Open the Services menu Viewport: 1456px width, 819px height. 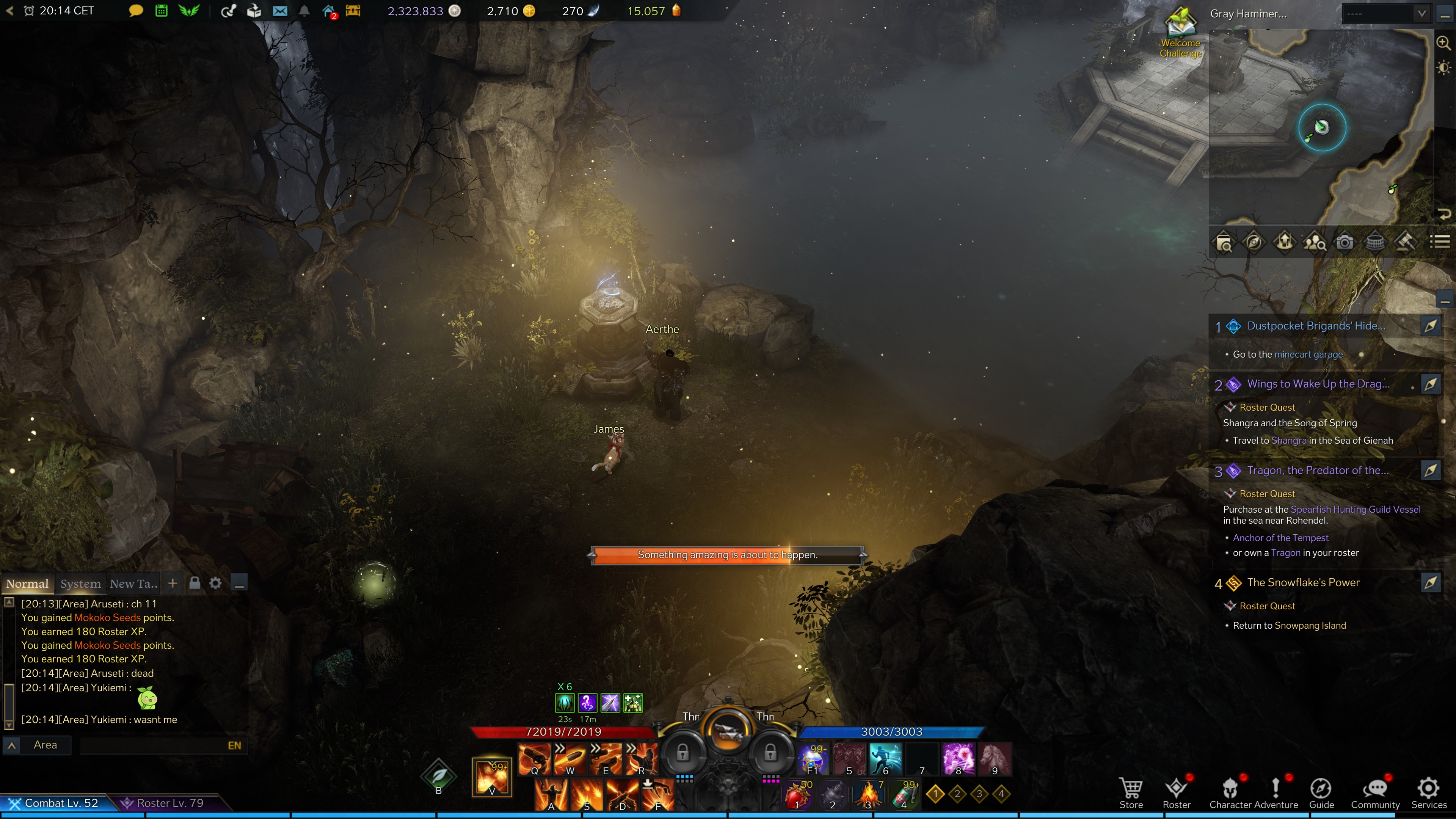tap(1428, 792)
